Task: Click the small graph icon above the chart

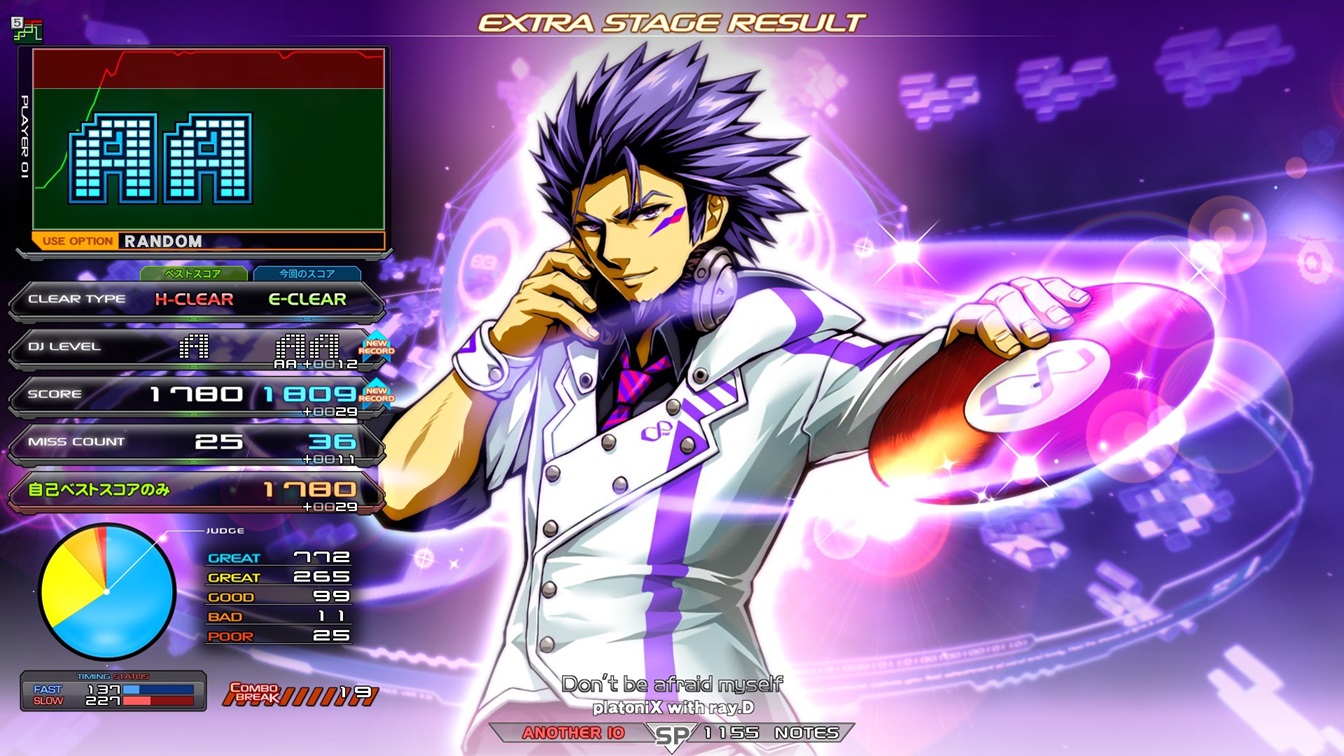Action: 27,30
